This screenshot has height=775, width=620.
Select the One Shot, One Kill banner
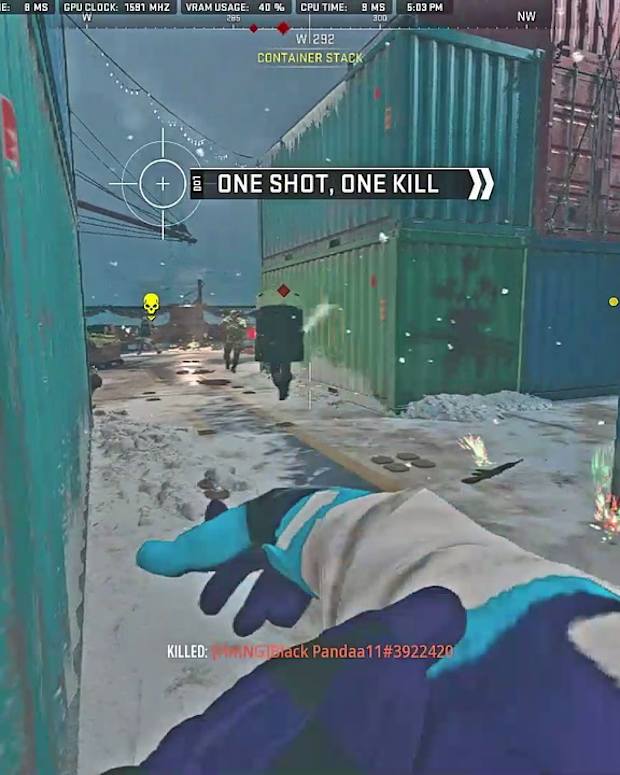click(342, 184)
